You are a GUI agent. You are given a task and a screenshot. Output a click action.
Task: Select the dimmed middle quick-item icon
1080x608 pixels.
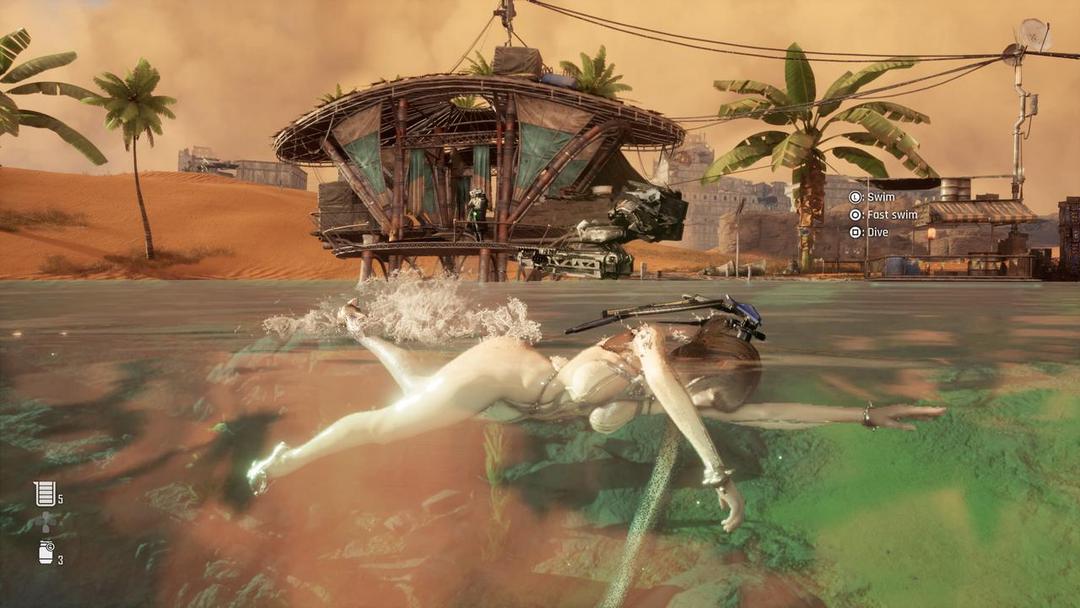pos(45,522)
